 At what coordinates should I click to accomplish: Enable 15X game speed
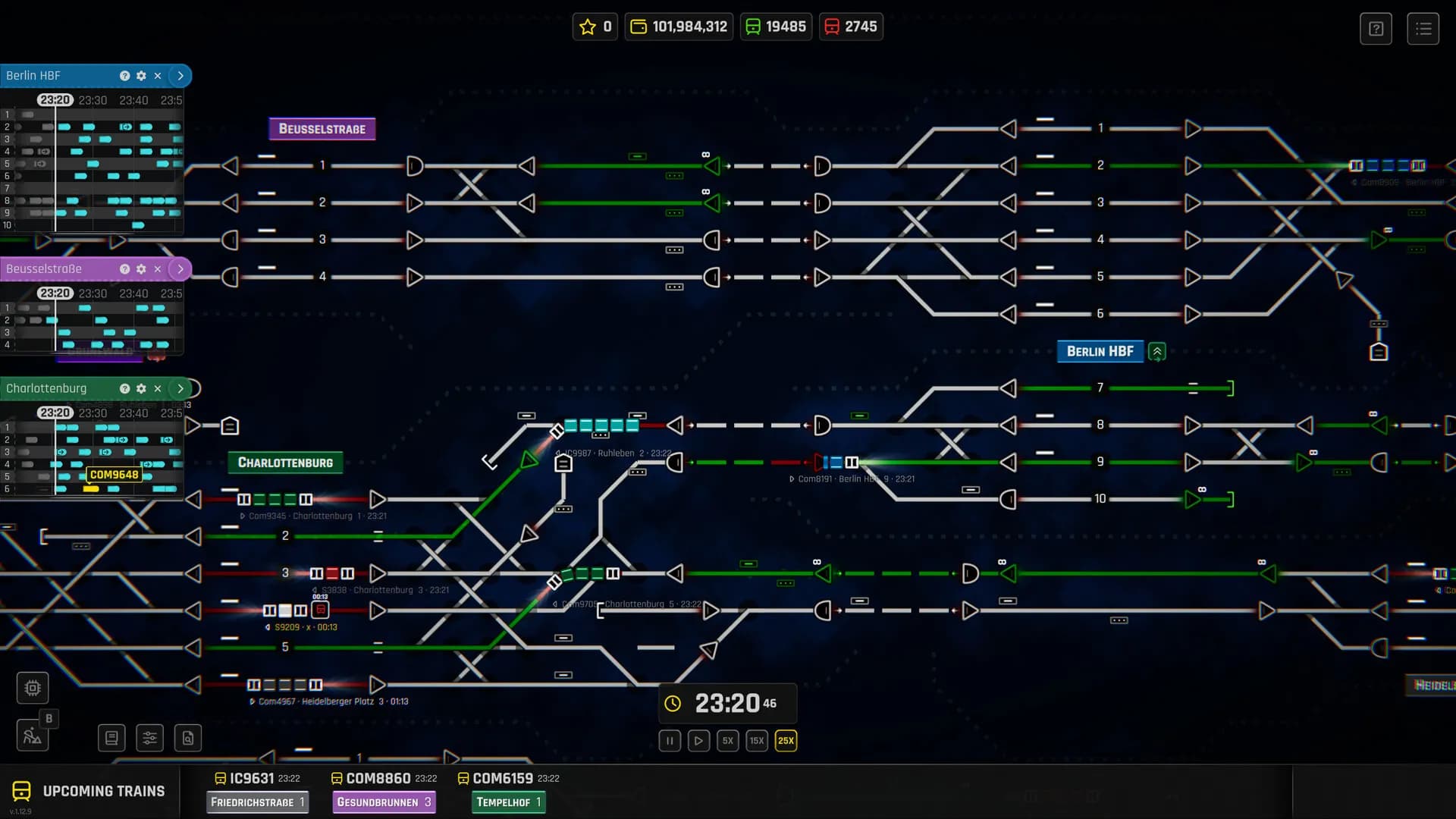point(756,741)
